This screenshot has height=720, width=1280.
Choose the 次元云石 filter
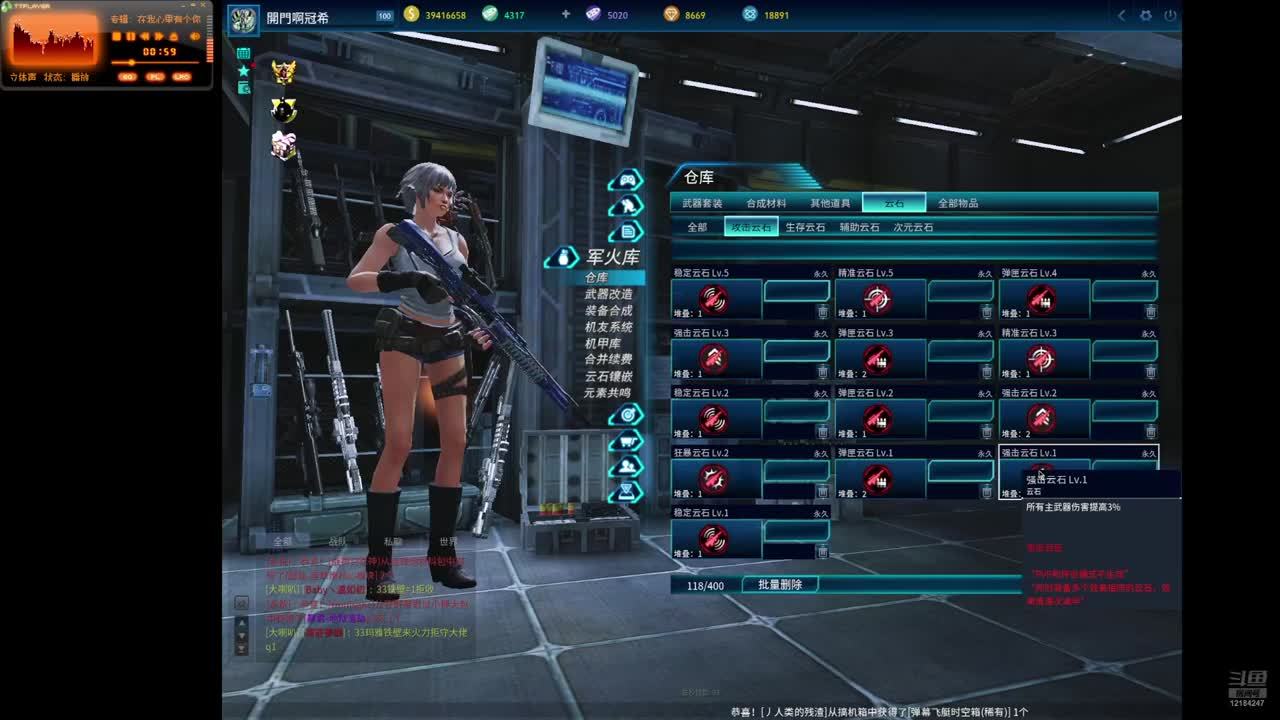tap(913, 227)
